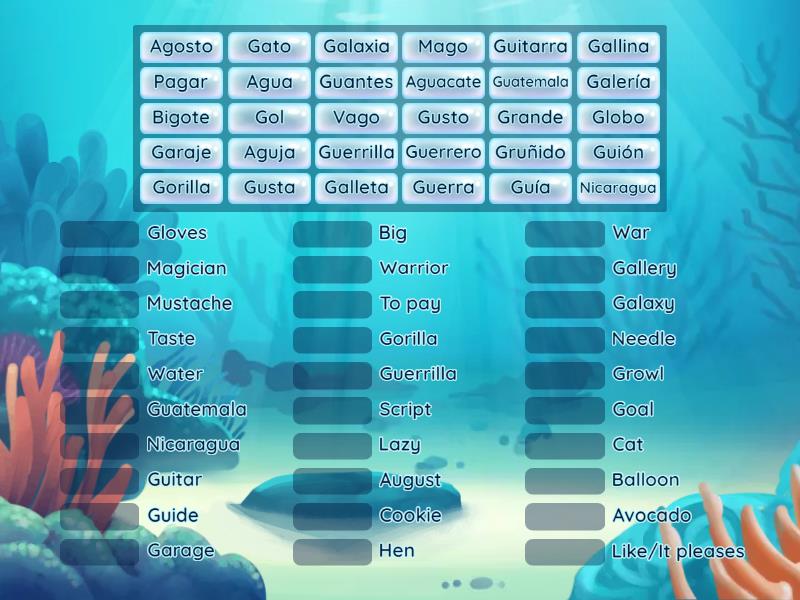The image size is (800, 600).
Task: Select the Agosto word tile
Action: tap(181, 47)
